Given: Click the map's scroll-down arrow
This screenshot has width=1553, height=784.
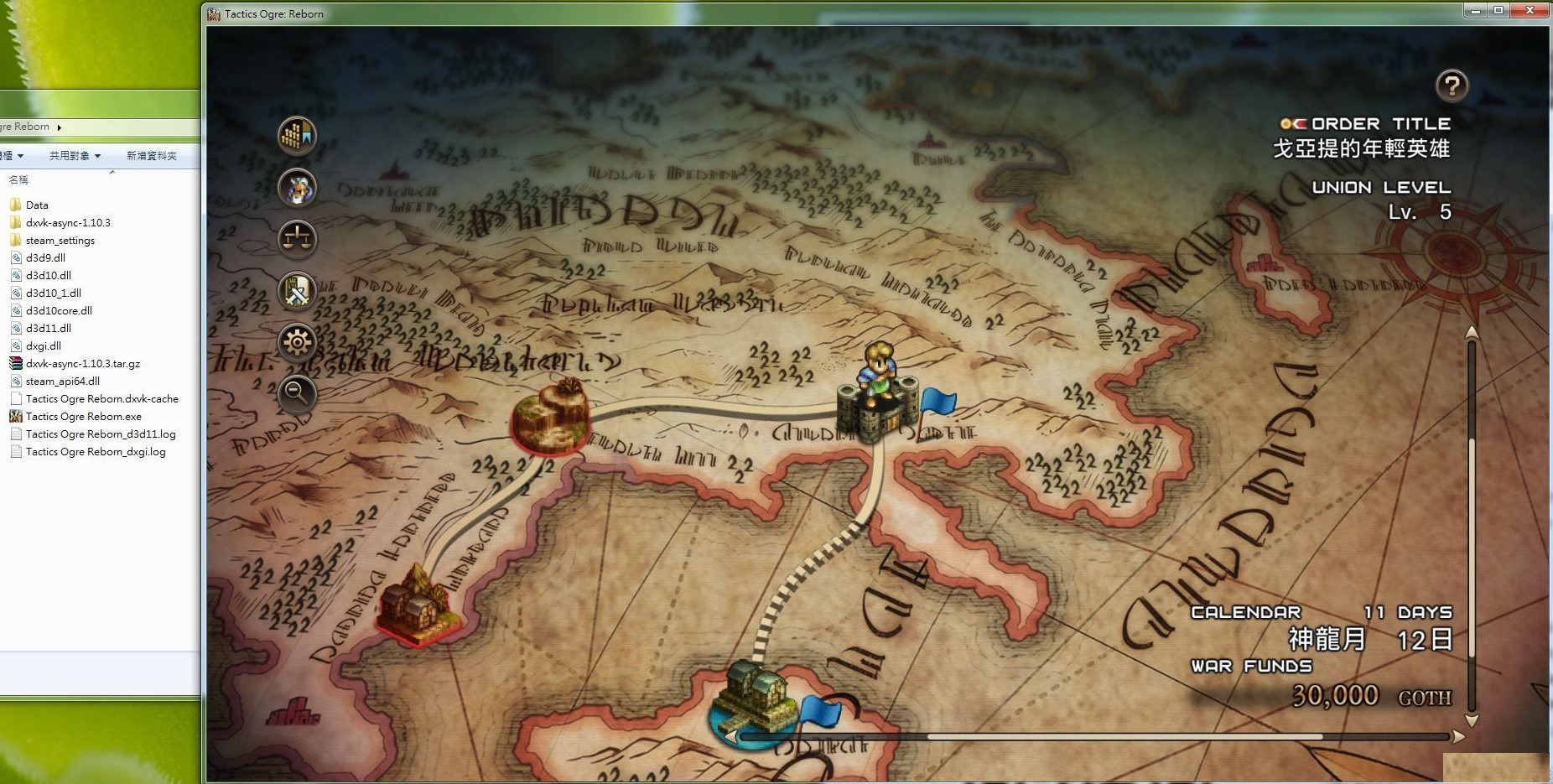Looking at the screenshot, I should click(1472, 720).
